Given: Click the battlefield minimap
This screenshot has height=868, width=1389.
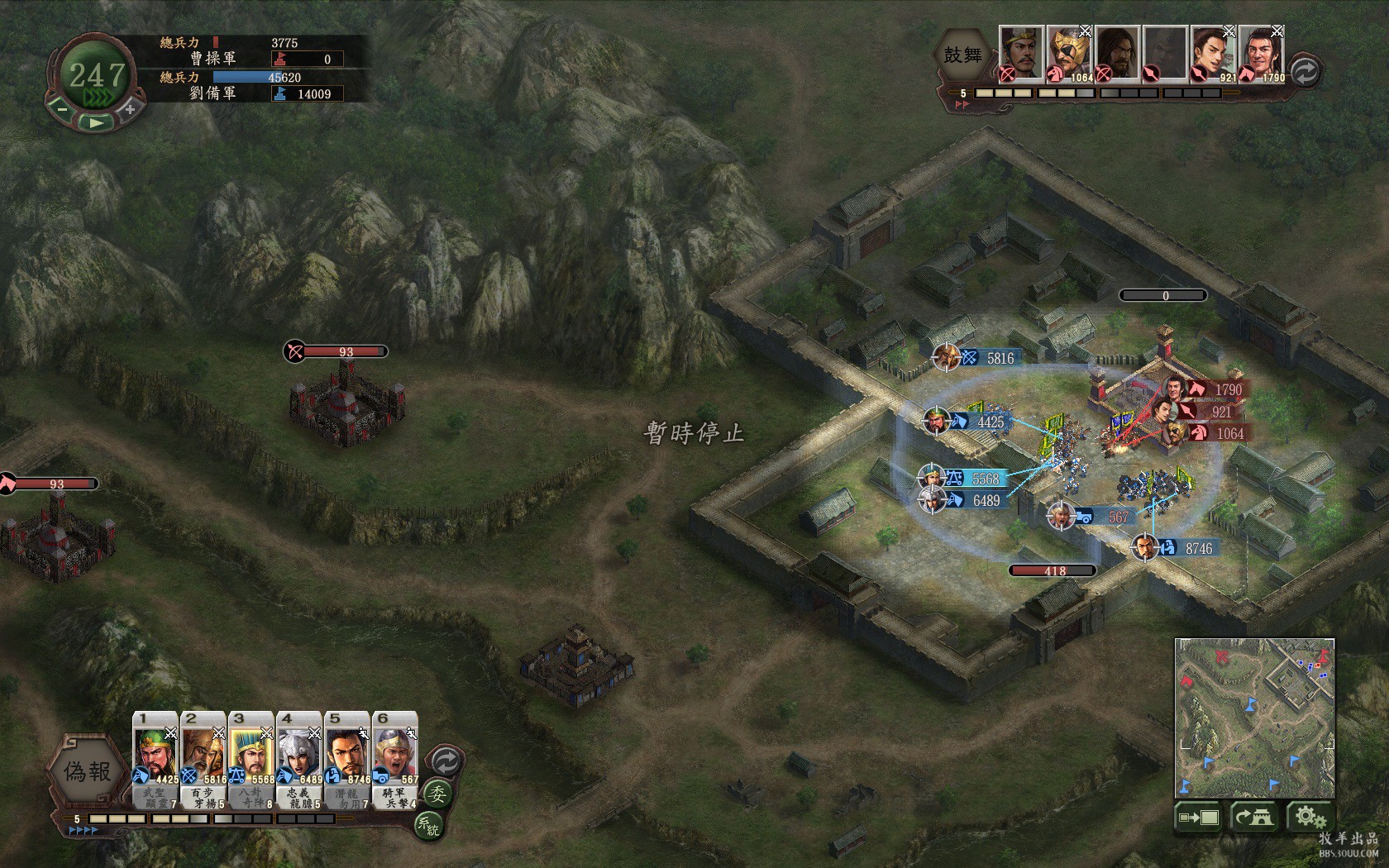Looking at the screenshot, I should 1254,718.
